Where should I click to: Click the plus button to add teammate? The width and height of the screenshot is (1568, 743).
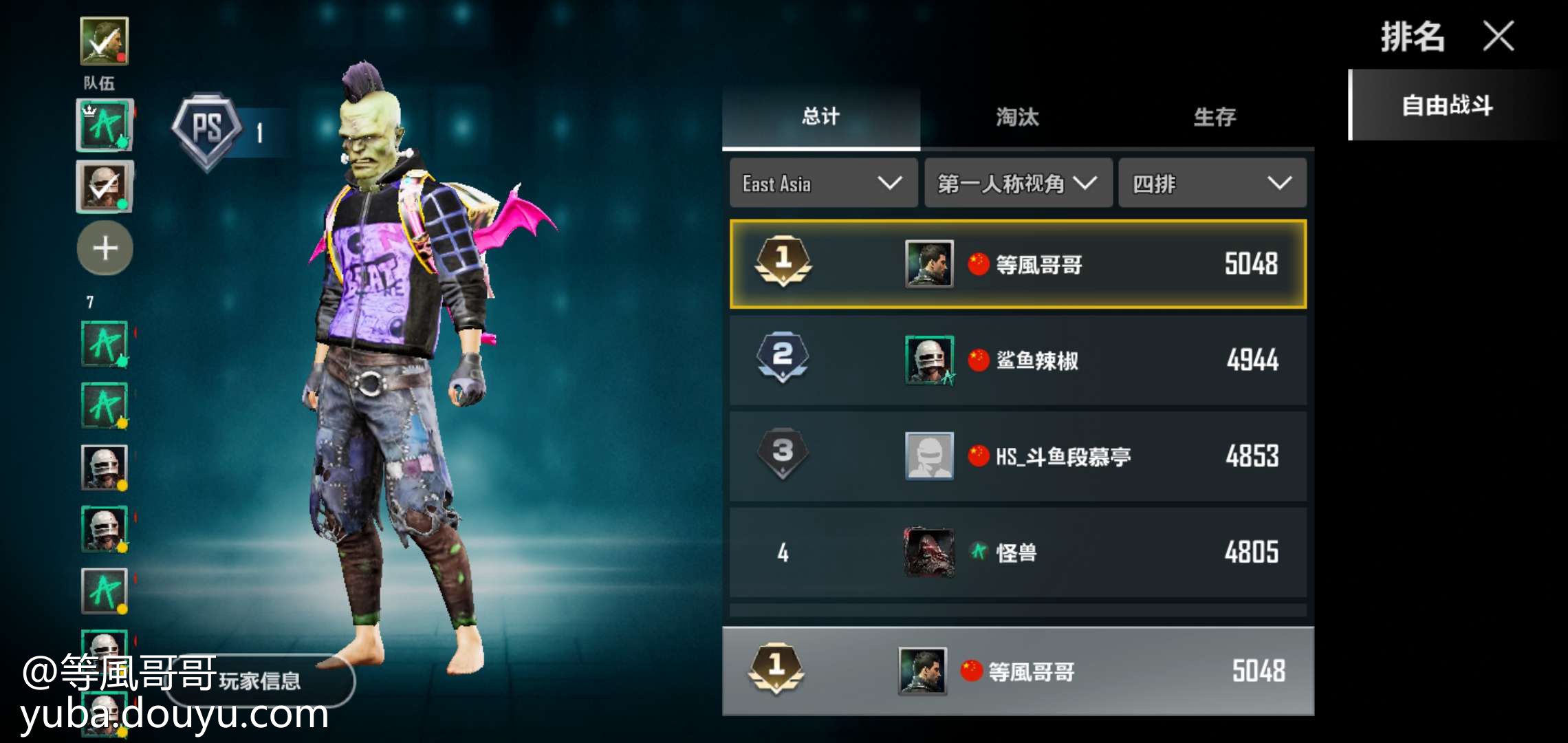[105, 248]
